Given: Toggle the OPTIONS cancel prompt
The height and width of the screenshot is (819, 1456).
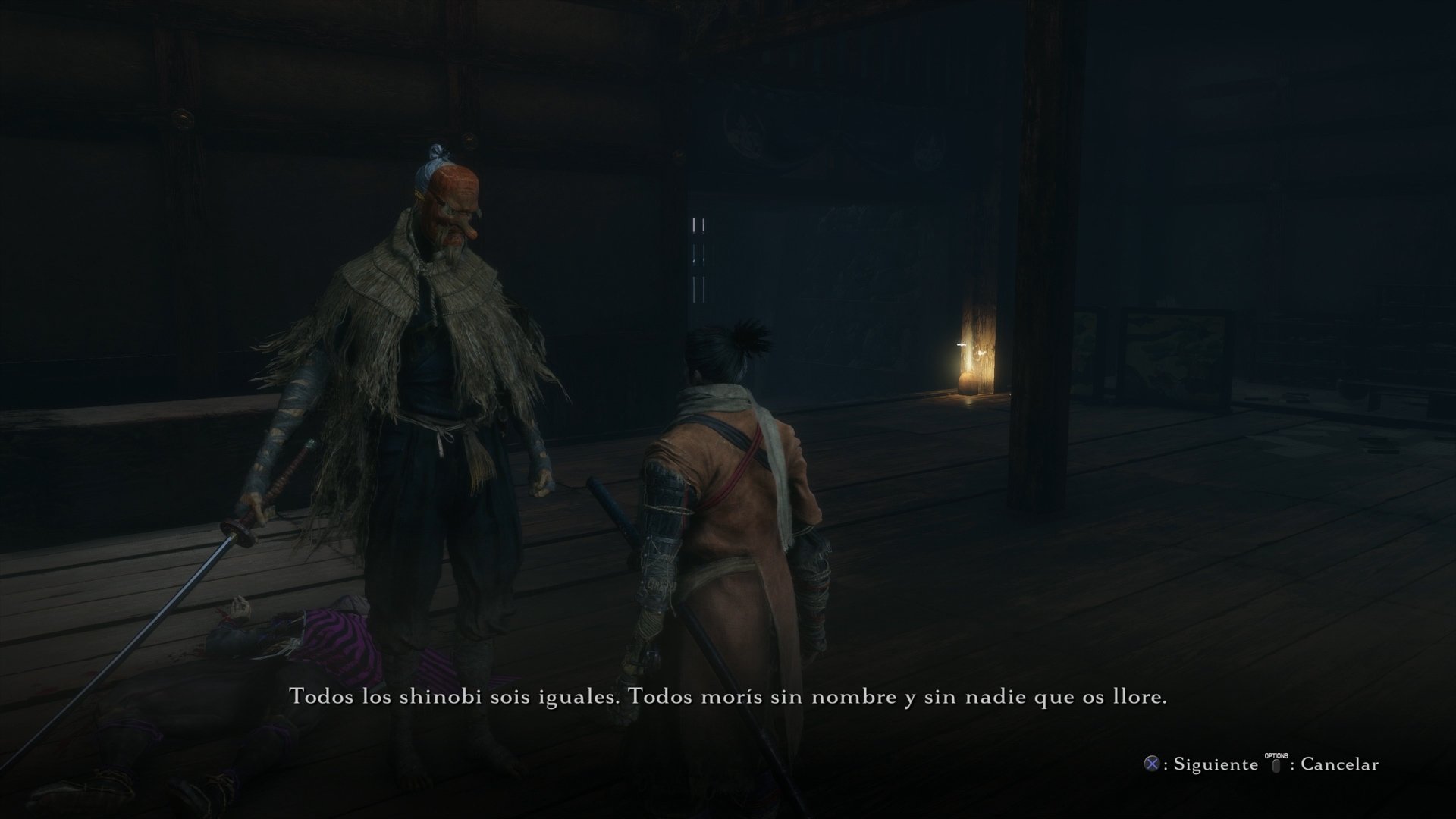Looking at the screenshot, I should pos(1276,761).
